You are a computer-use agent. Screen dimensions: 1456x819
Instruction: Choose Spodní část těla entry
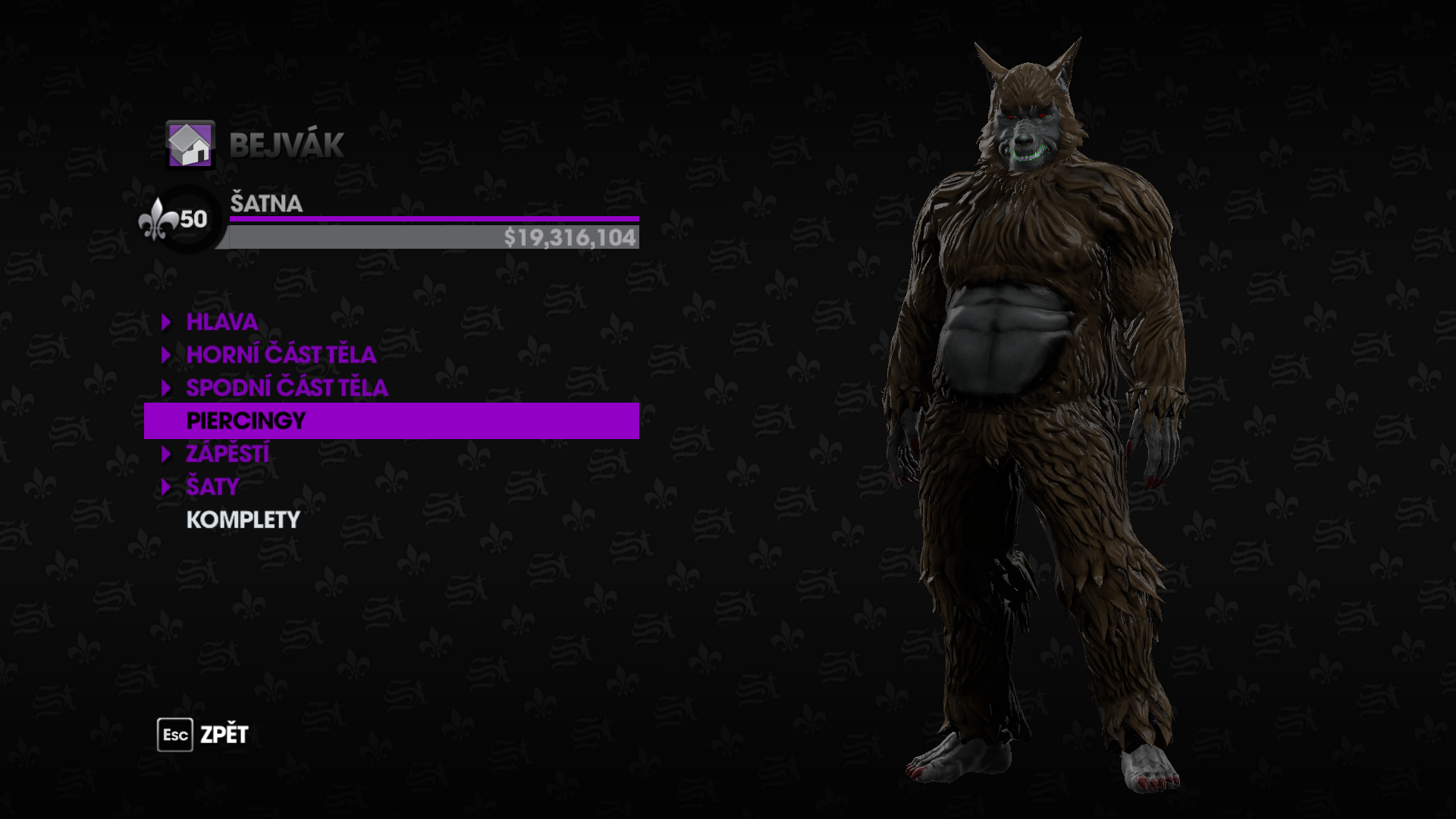287,388
